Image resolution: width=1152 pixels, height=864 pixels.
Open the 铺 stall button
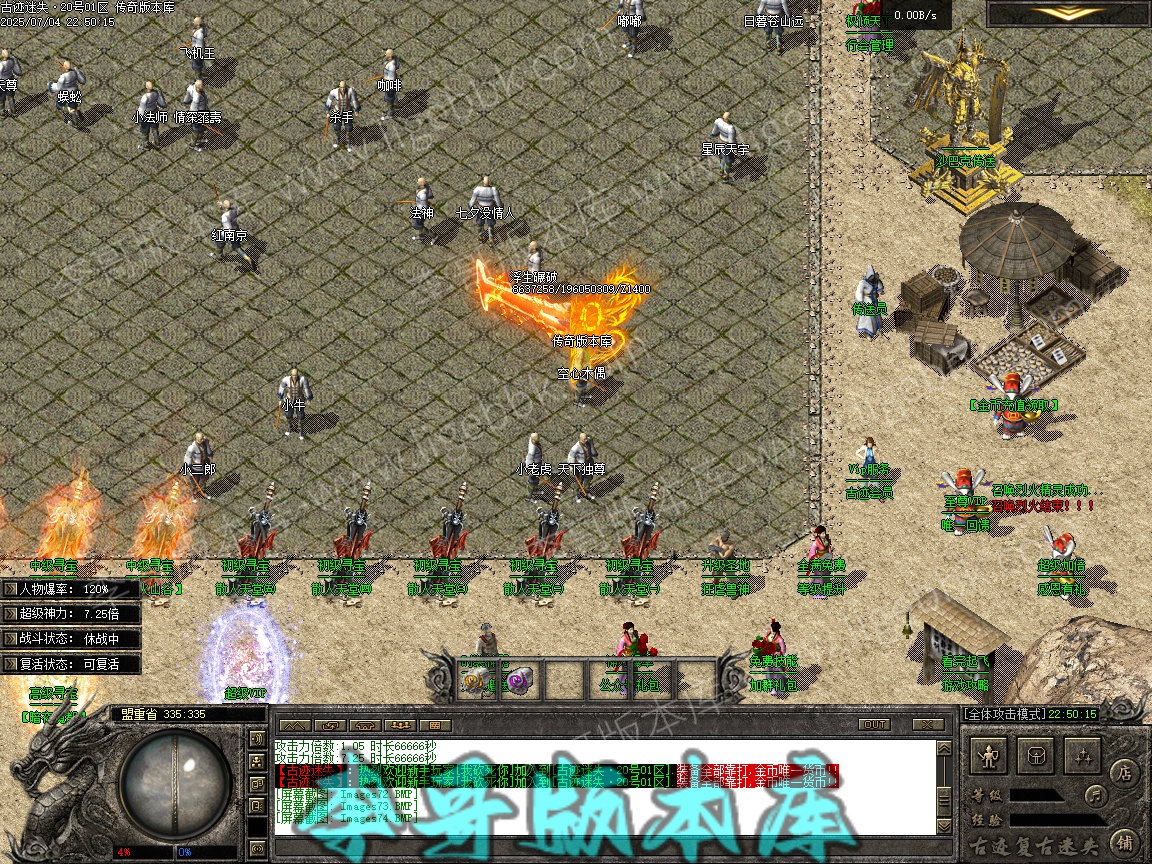point(1124,841)
